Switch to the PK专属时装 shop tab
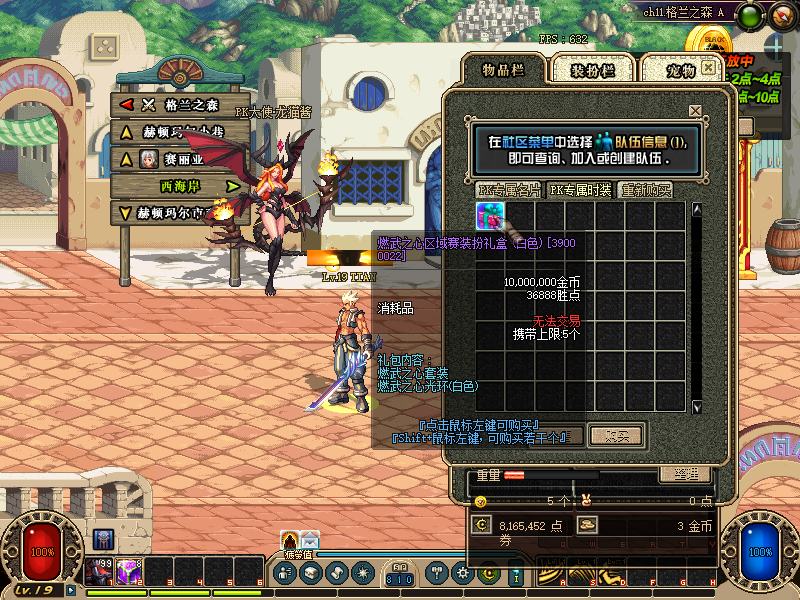This screenshot has height=600, width=800. [580, 190]
